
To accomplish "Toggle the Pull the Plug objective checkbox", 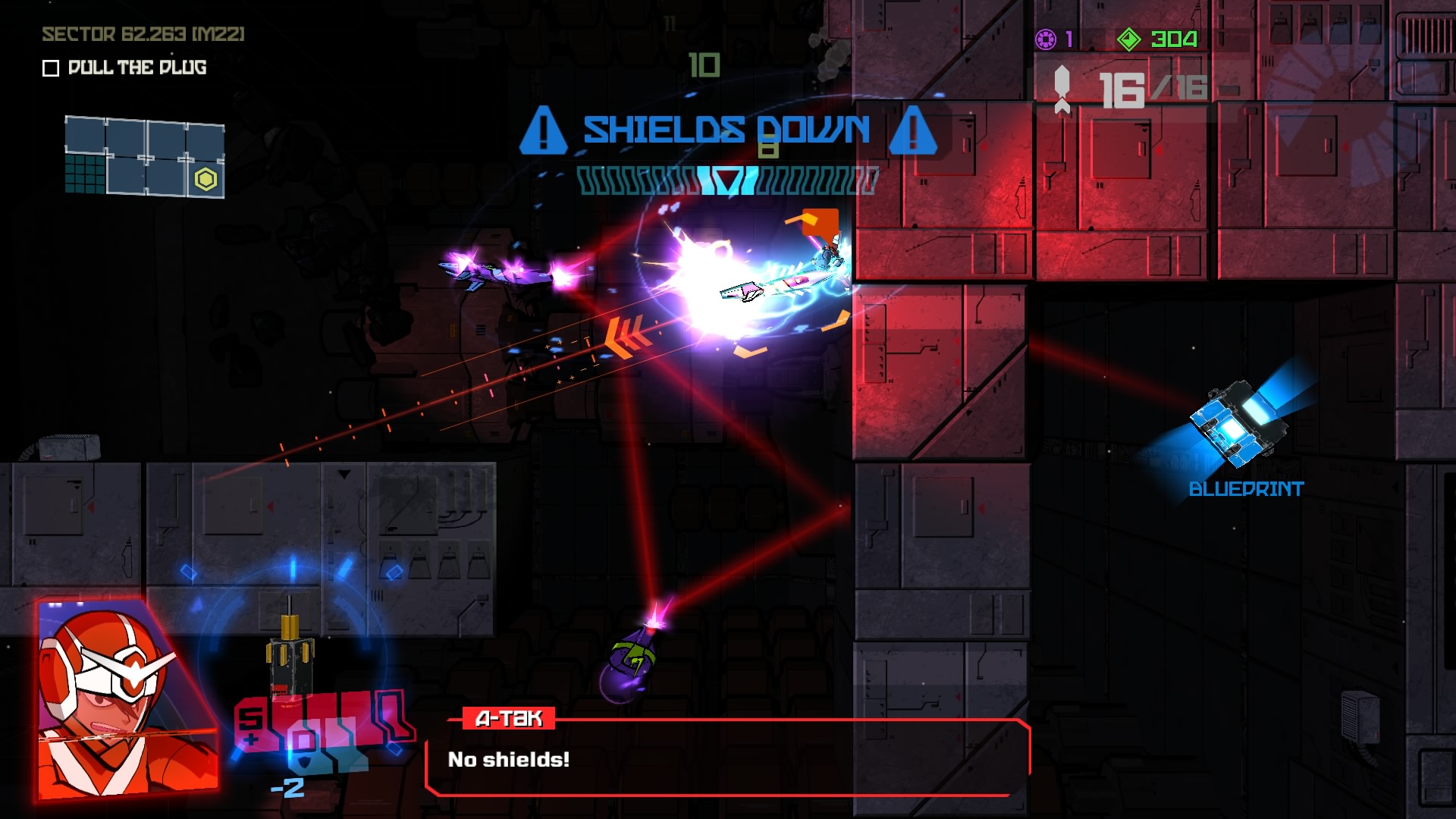I will tap(51, 68).
